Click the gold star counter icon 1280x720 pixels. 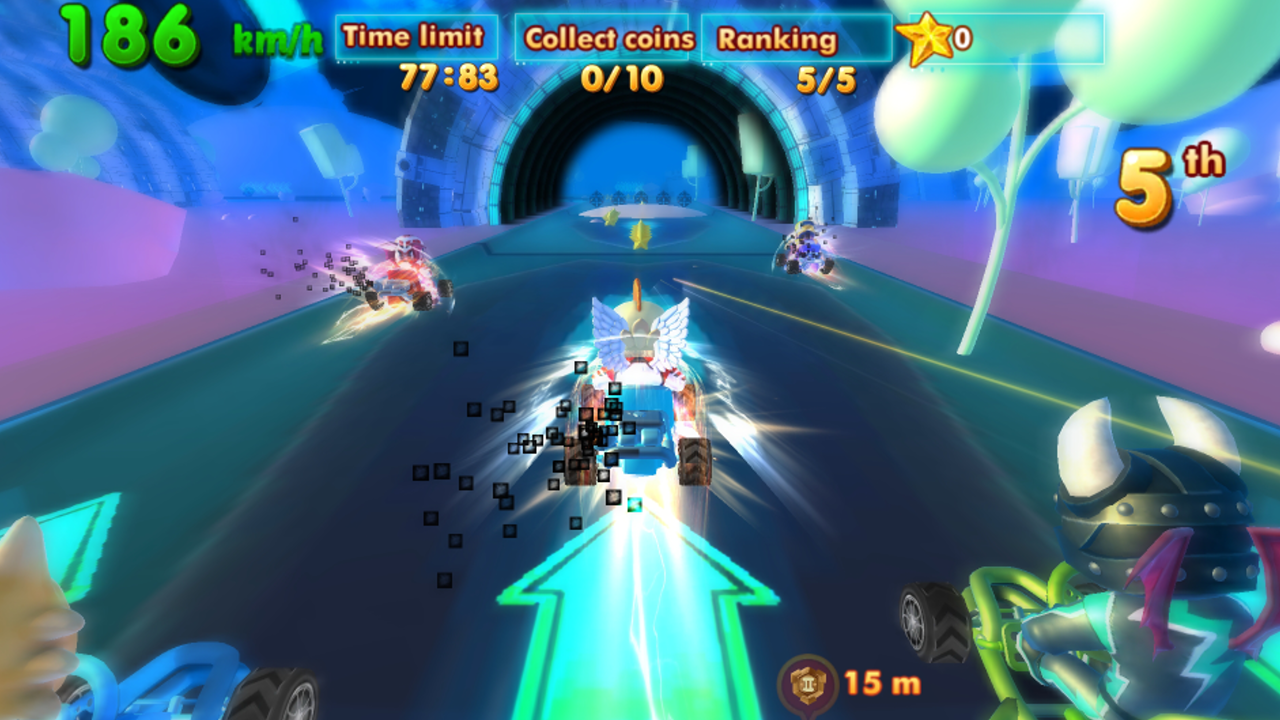[x=925, y=40]
